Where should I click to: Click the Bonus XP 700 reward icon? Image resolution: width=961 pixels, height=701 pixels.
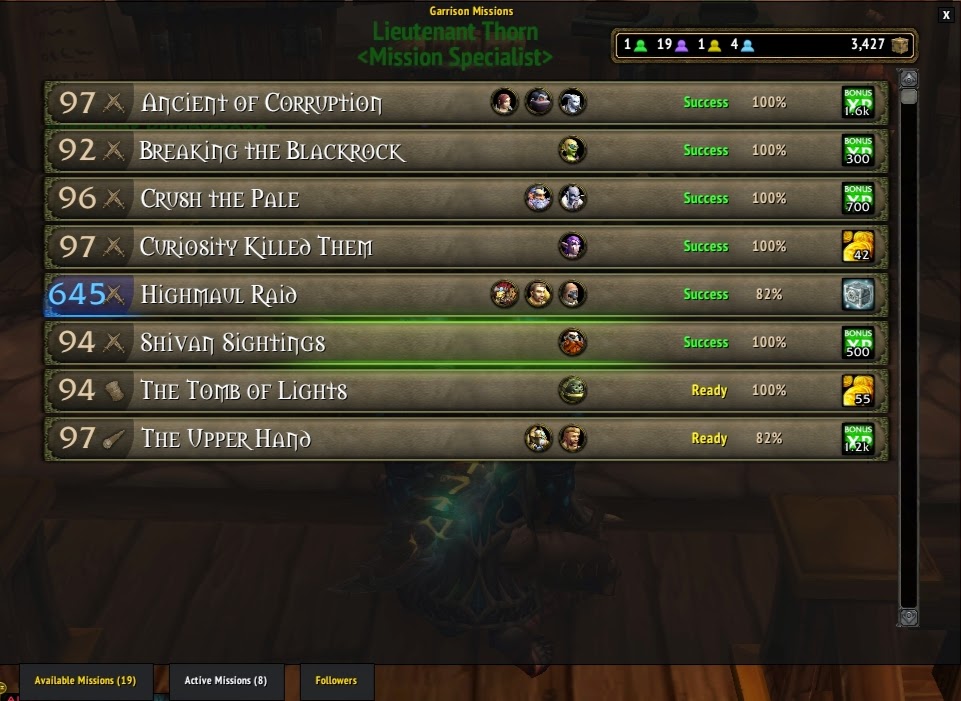(858, 199)
